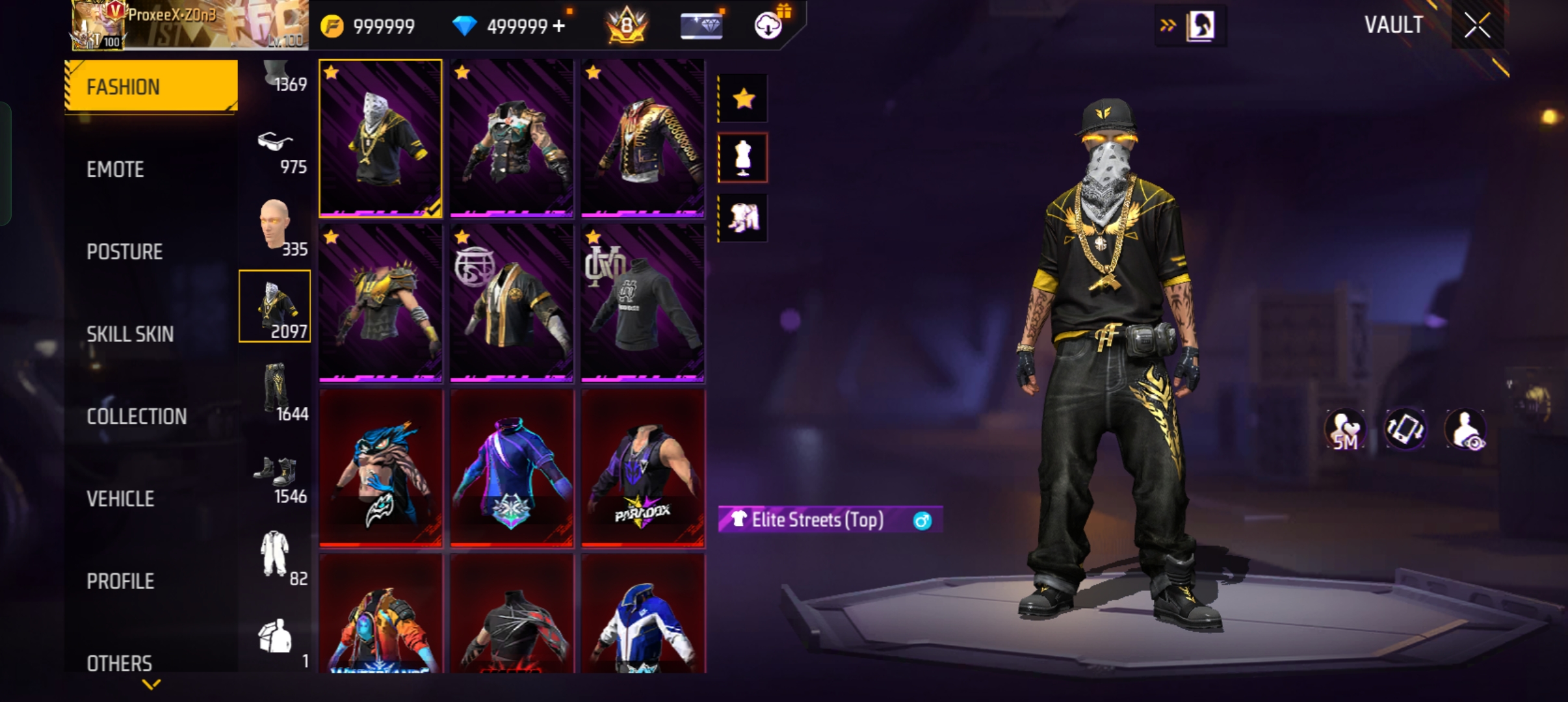Image resolution: width=1568 pixels, height=702 pixels.
Task: Click the mannequin view button
Action: (743, 158)
